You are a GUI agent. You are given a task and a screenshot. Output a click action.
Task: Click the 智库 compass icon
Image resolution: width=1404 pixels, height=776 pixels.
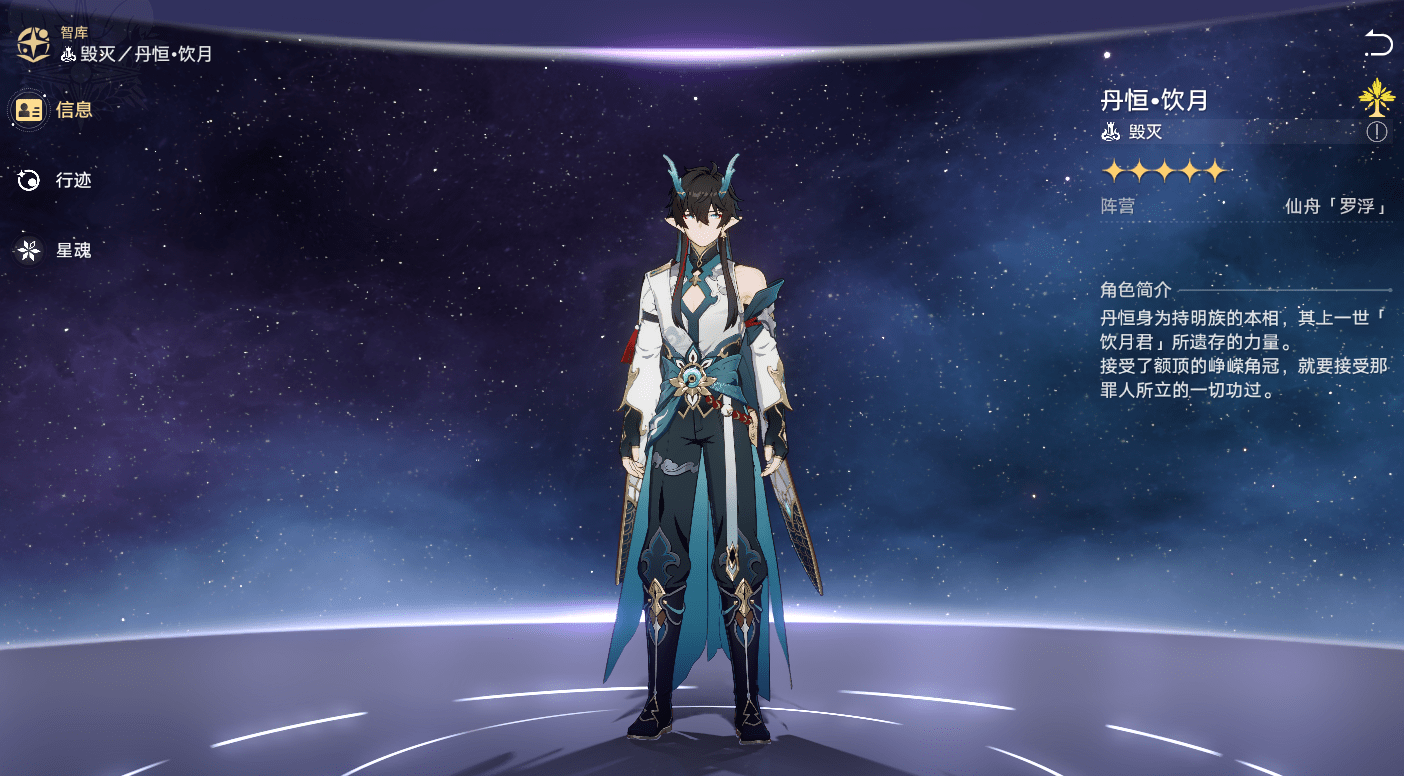(33, 44)
